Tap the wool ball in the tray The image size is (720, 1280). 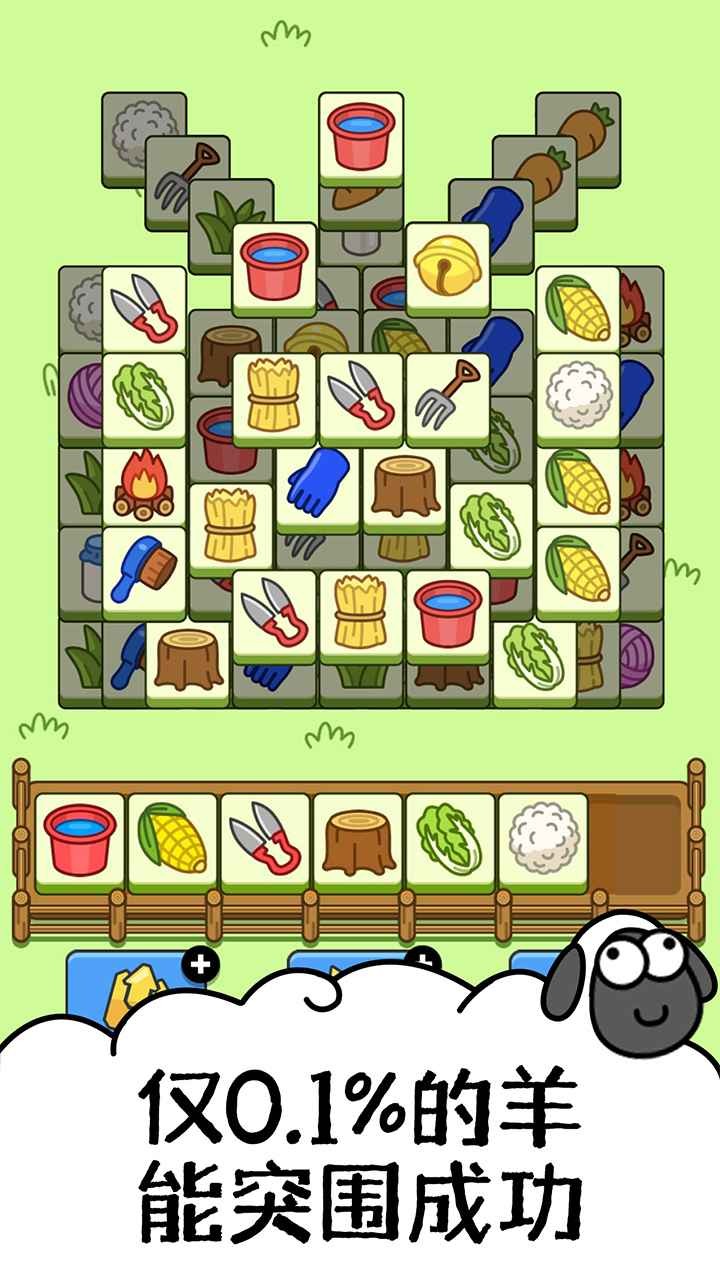click(x=541, y=840)
